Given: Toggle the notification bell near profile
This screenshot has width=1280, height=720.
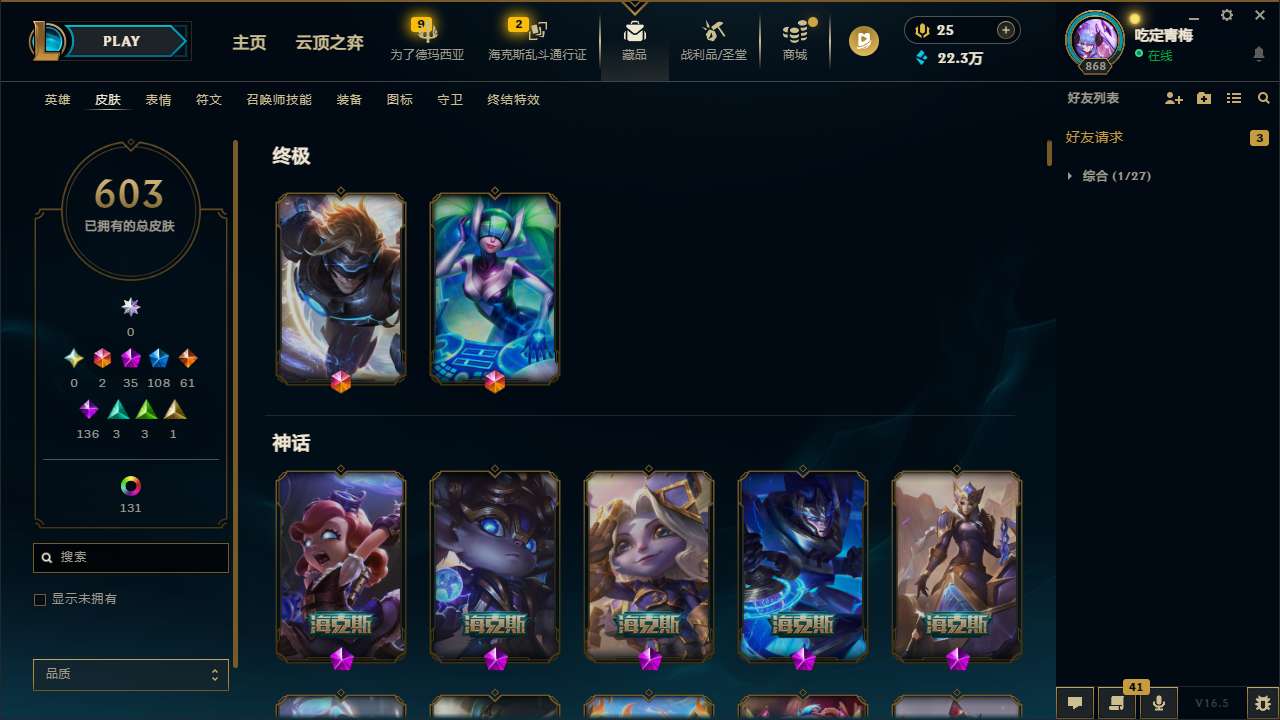Looking at the screenshot, I should click(1258, 53).
